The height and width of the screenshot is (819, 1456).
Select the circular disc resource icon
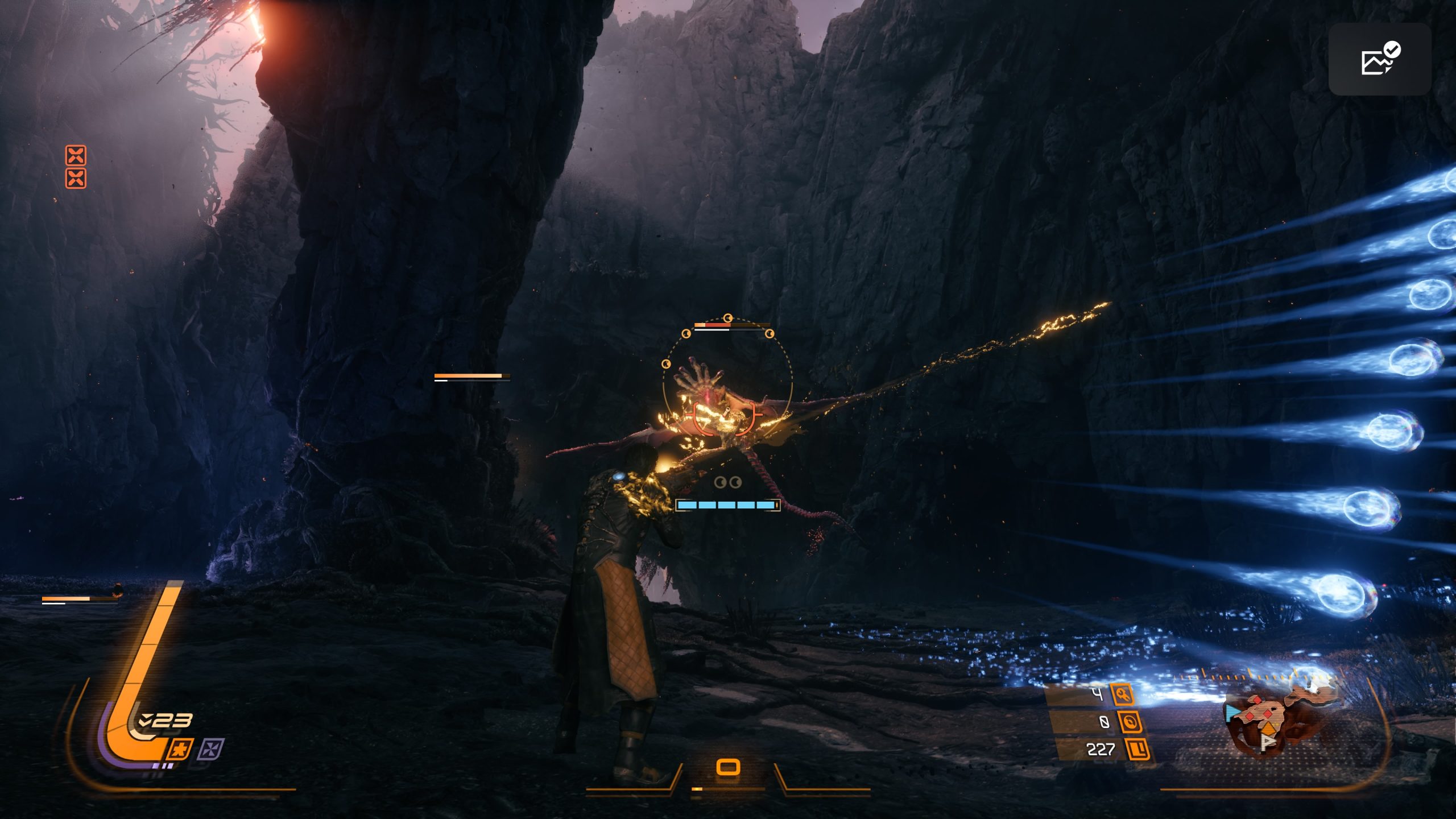[x=1130, y=722]
